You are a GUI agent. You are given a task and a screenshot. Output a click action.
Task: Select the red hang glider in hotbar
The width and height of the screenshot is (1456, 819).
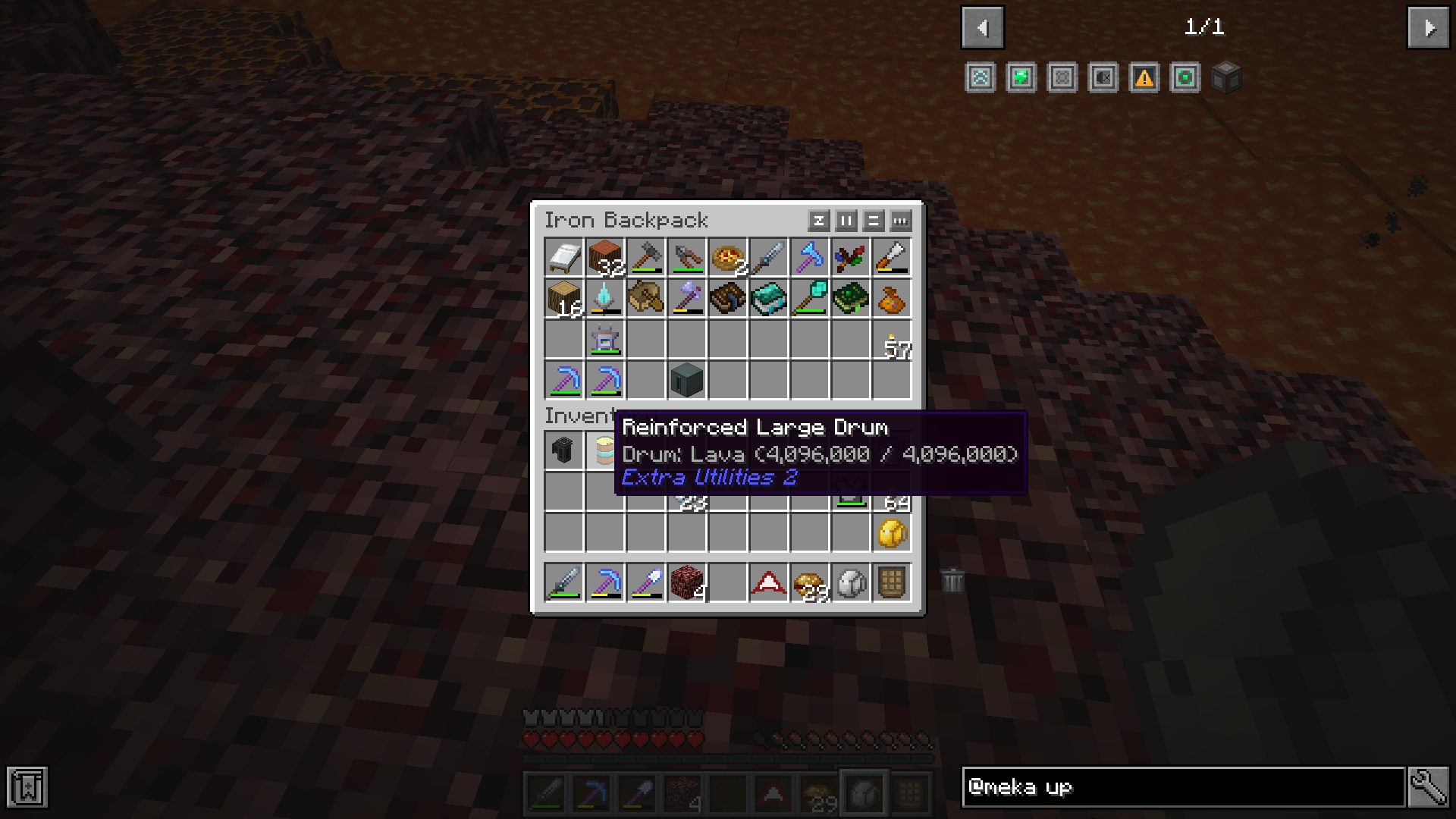coord(769,582)
